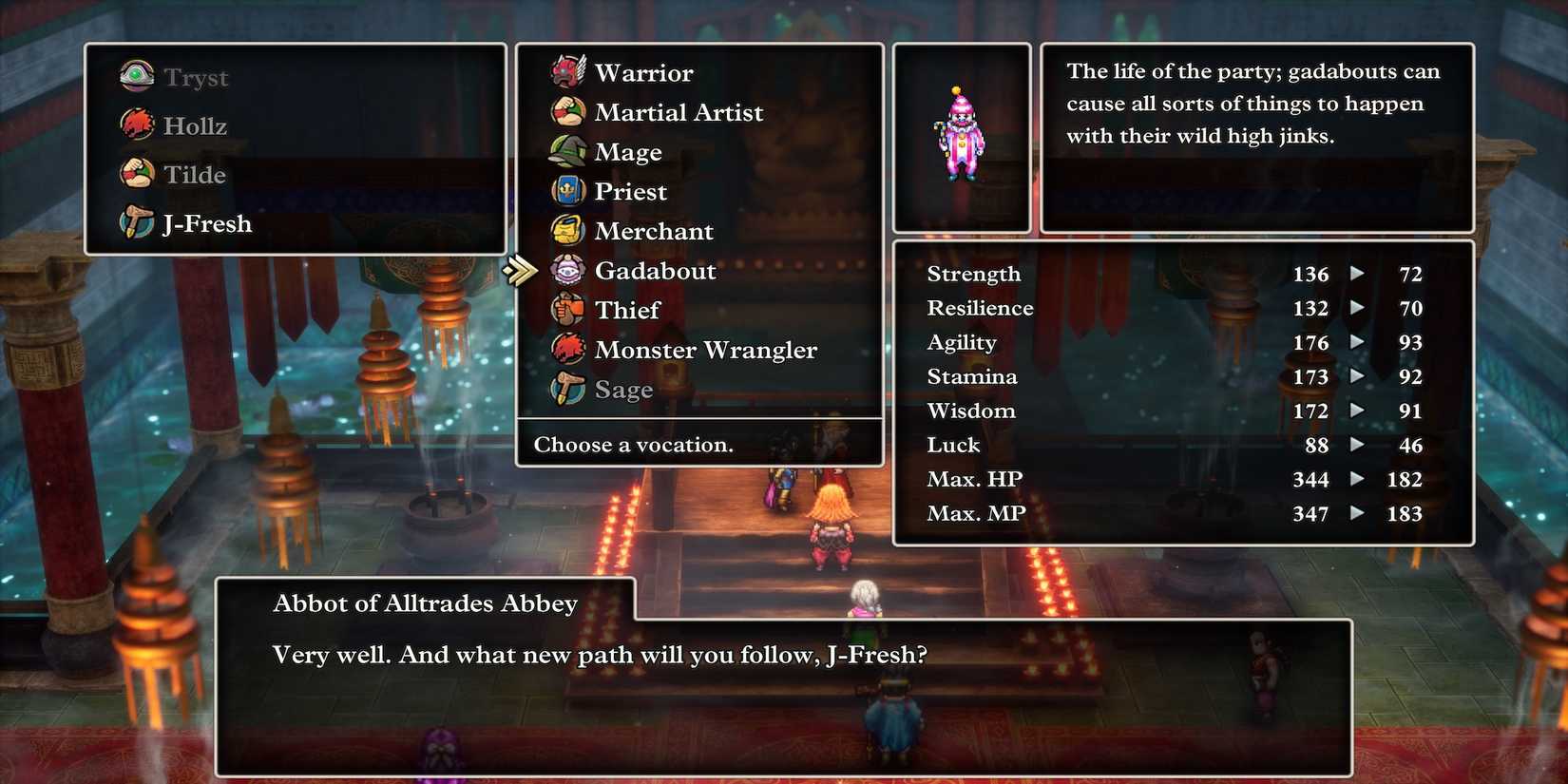Click the selection arrow next to Gadabout

[519, 269]
